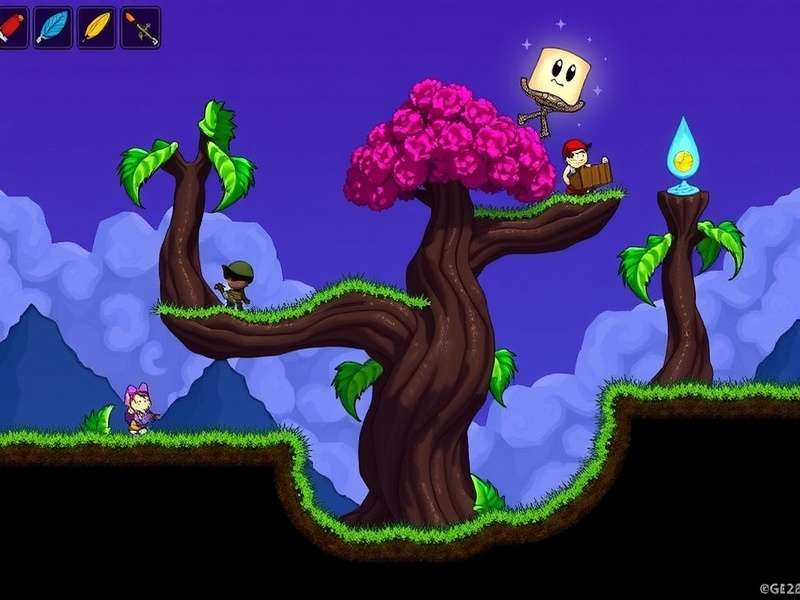Select the red item slot

[10, 27]
